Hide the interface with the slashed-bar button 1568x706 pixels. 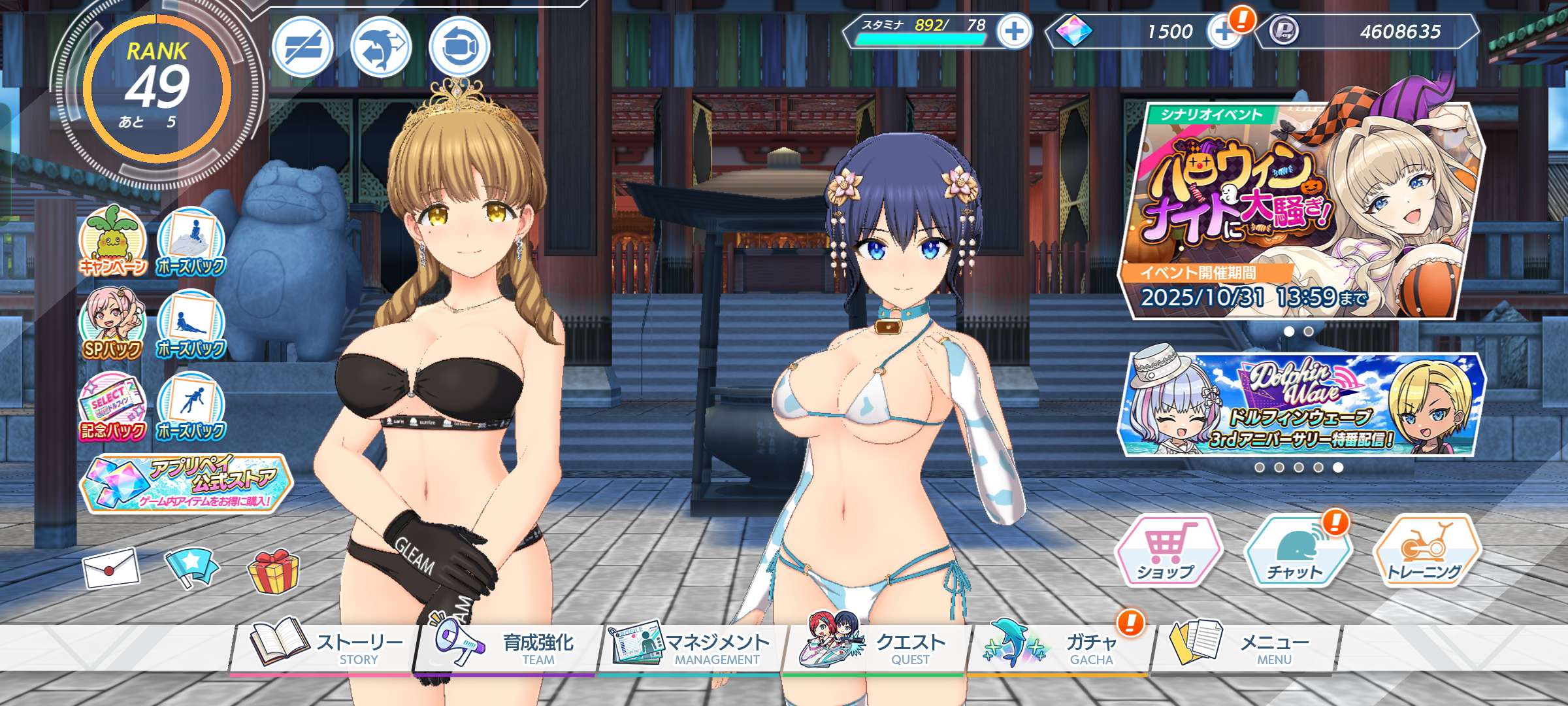point(302,47)
